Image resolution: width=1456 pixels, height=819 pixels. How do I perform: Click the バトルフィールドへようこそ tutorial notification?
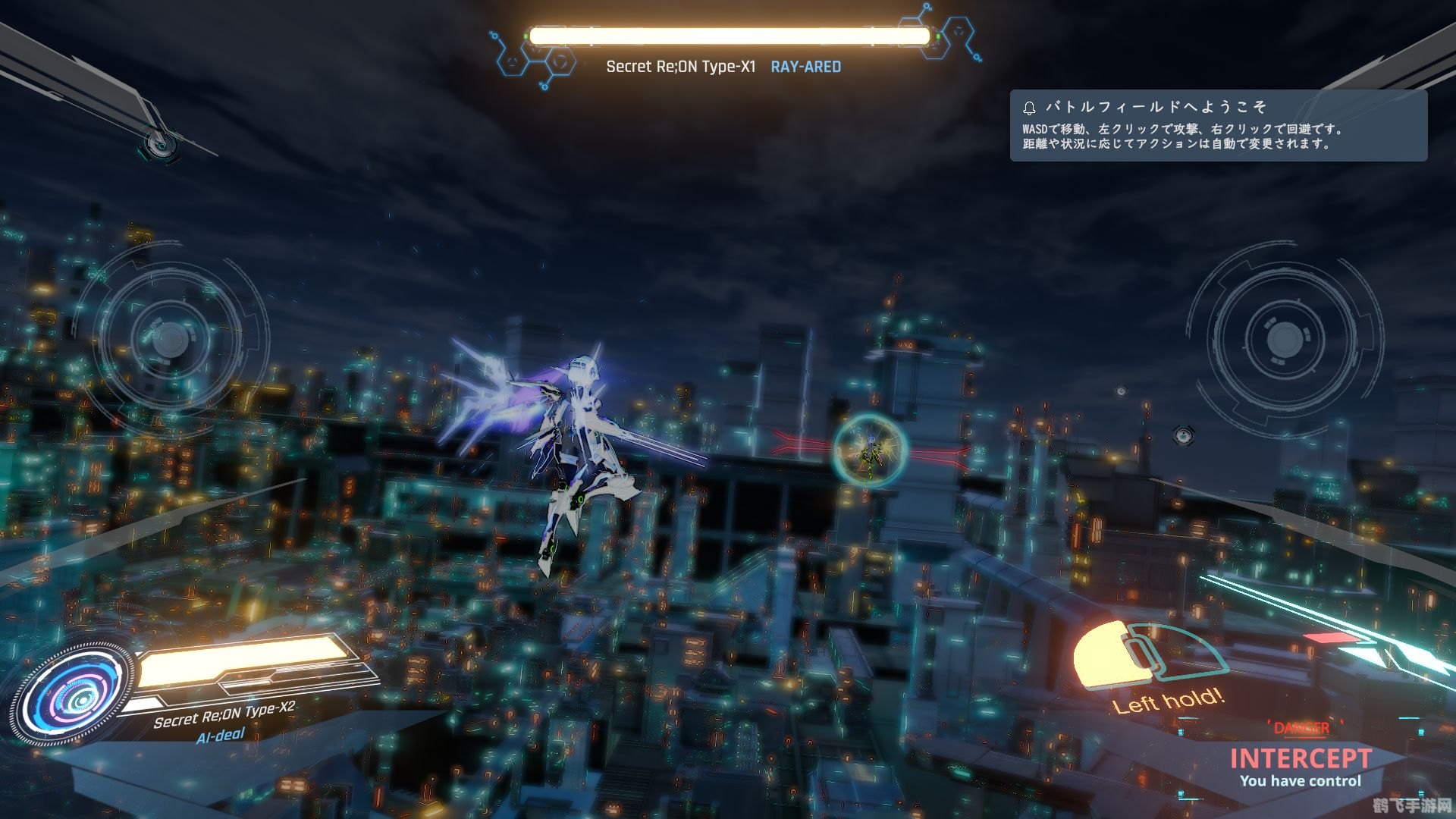pyautogui.click(x=1218, y=126)
